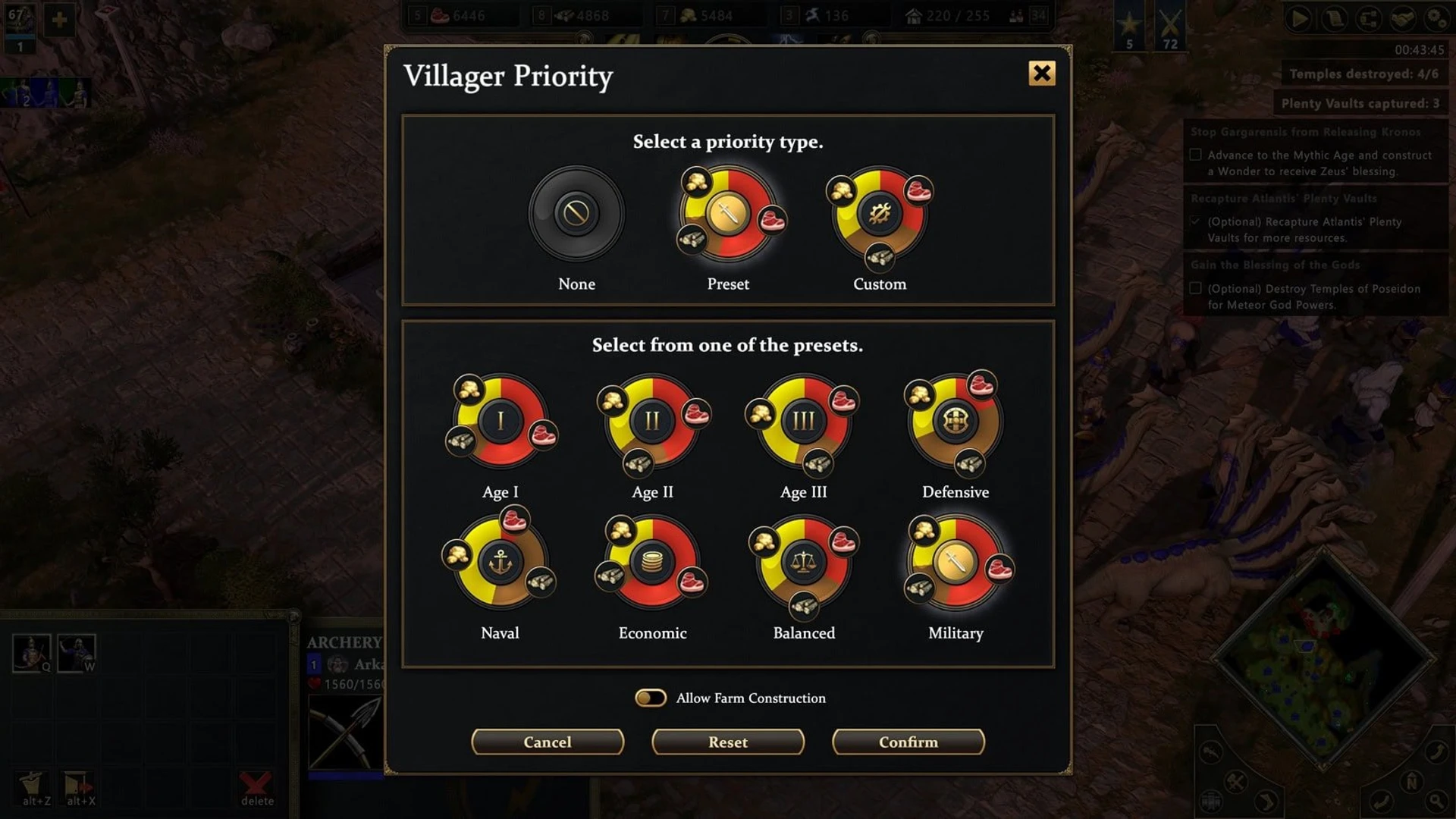Select the Defensive preset

click(x=955, y=421)
